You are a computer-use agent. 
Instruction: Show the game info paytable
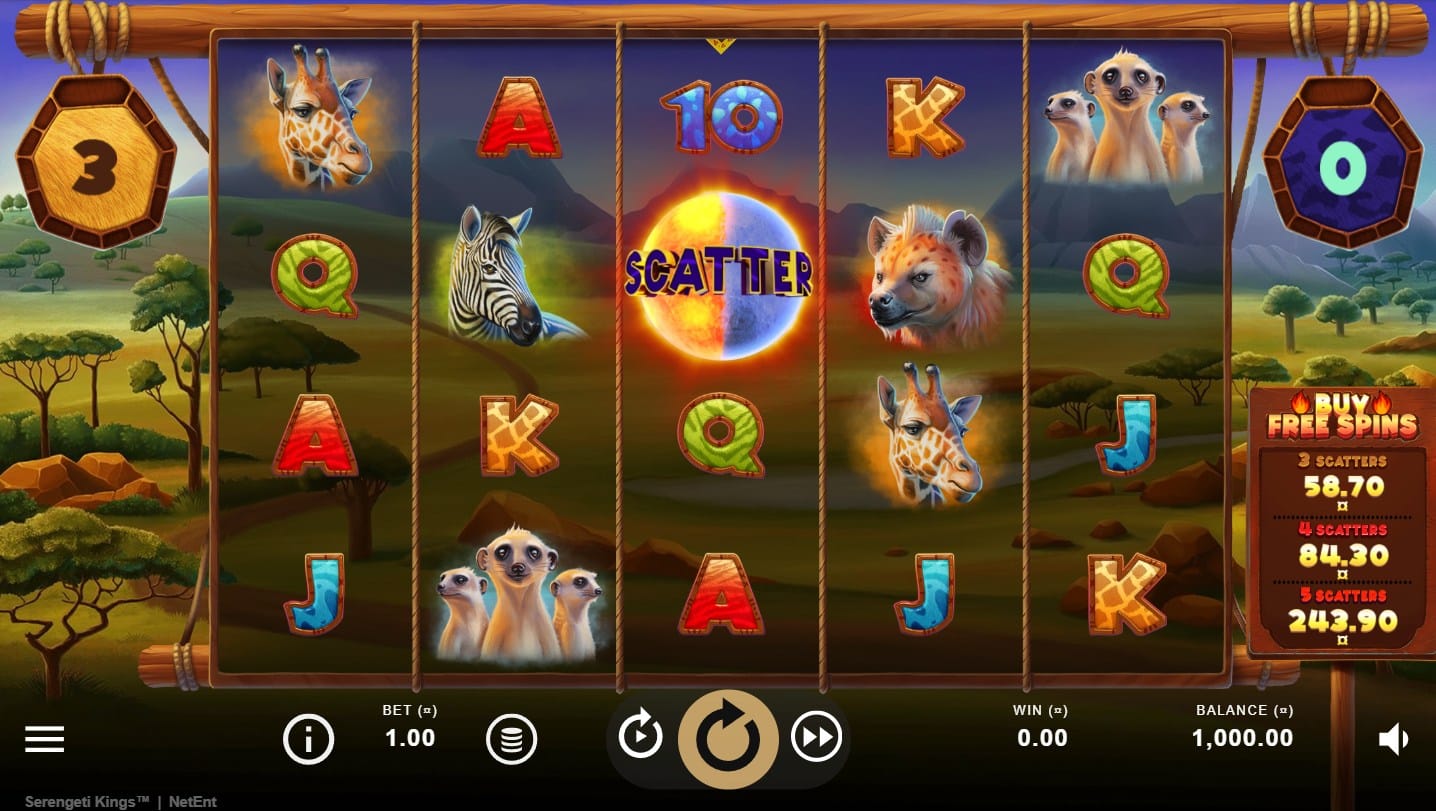pyautogui.click(x=308, y=740)
